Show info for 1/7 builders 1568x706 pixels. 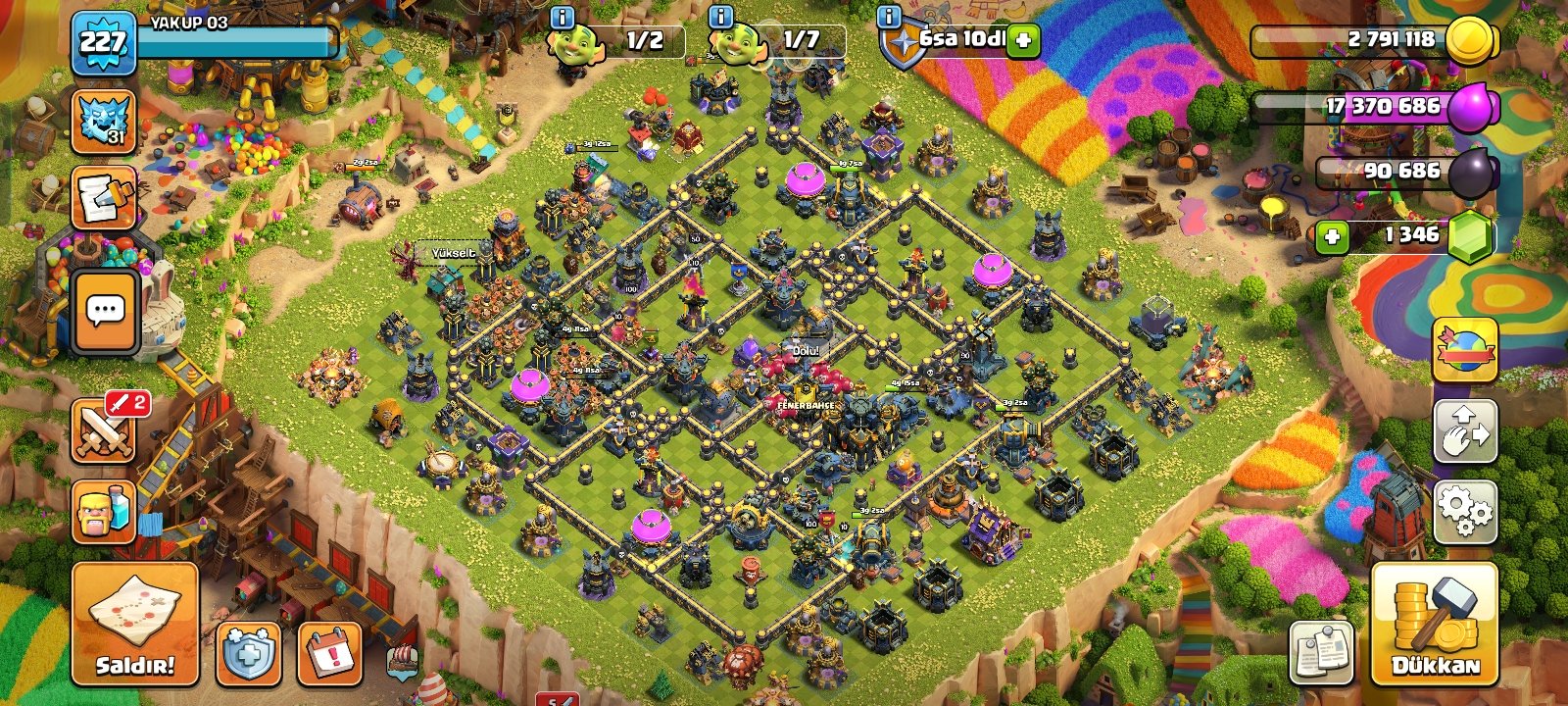(x=720, y=17)
